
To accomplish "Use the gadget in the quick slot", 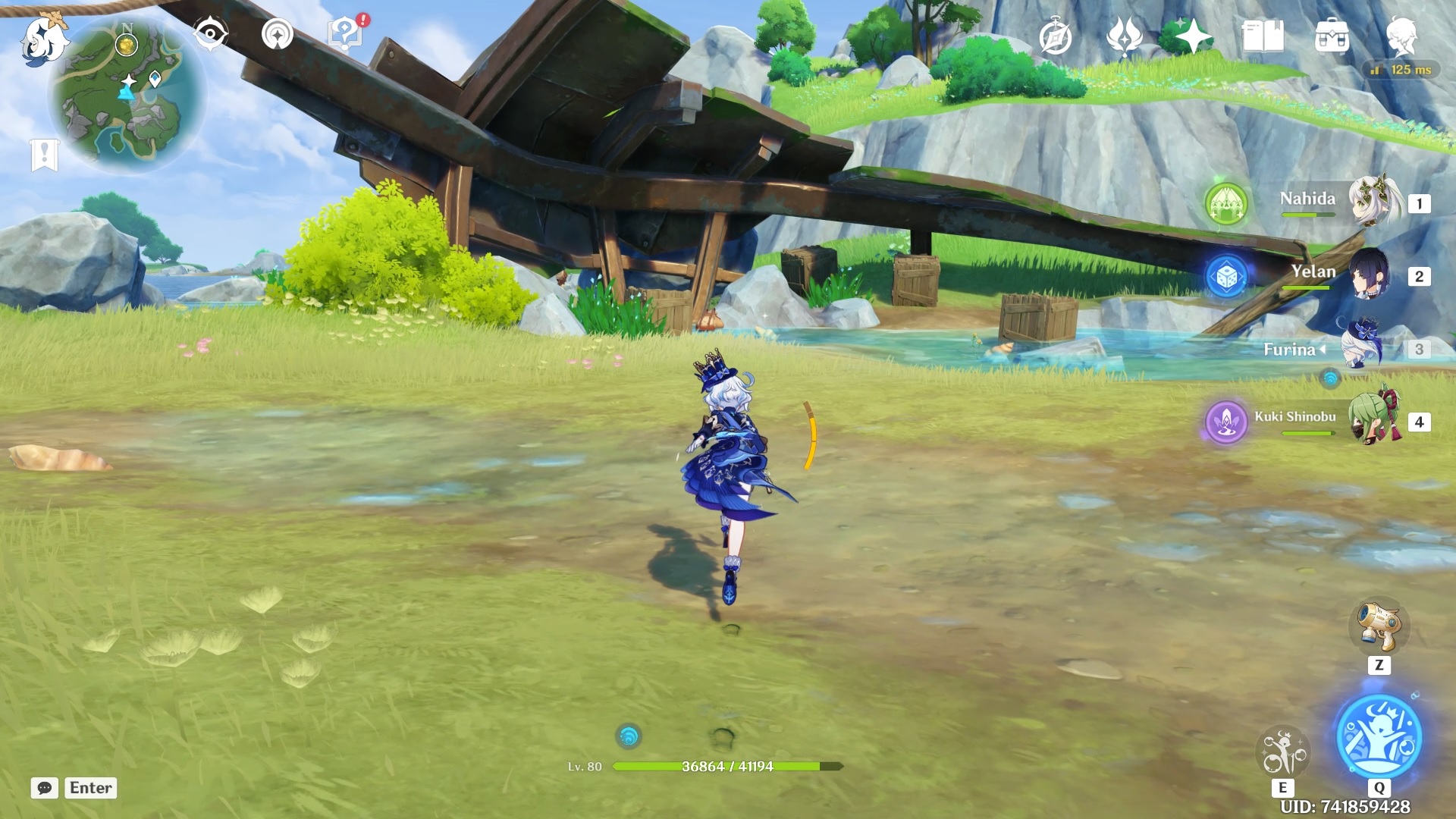I will click(x=1379, y=627).
